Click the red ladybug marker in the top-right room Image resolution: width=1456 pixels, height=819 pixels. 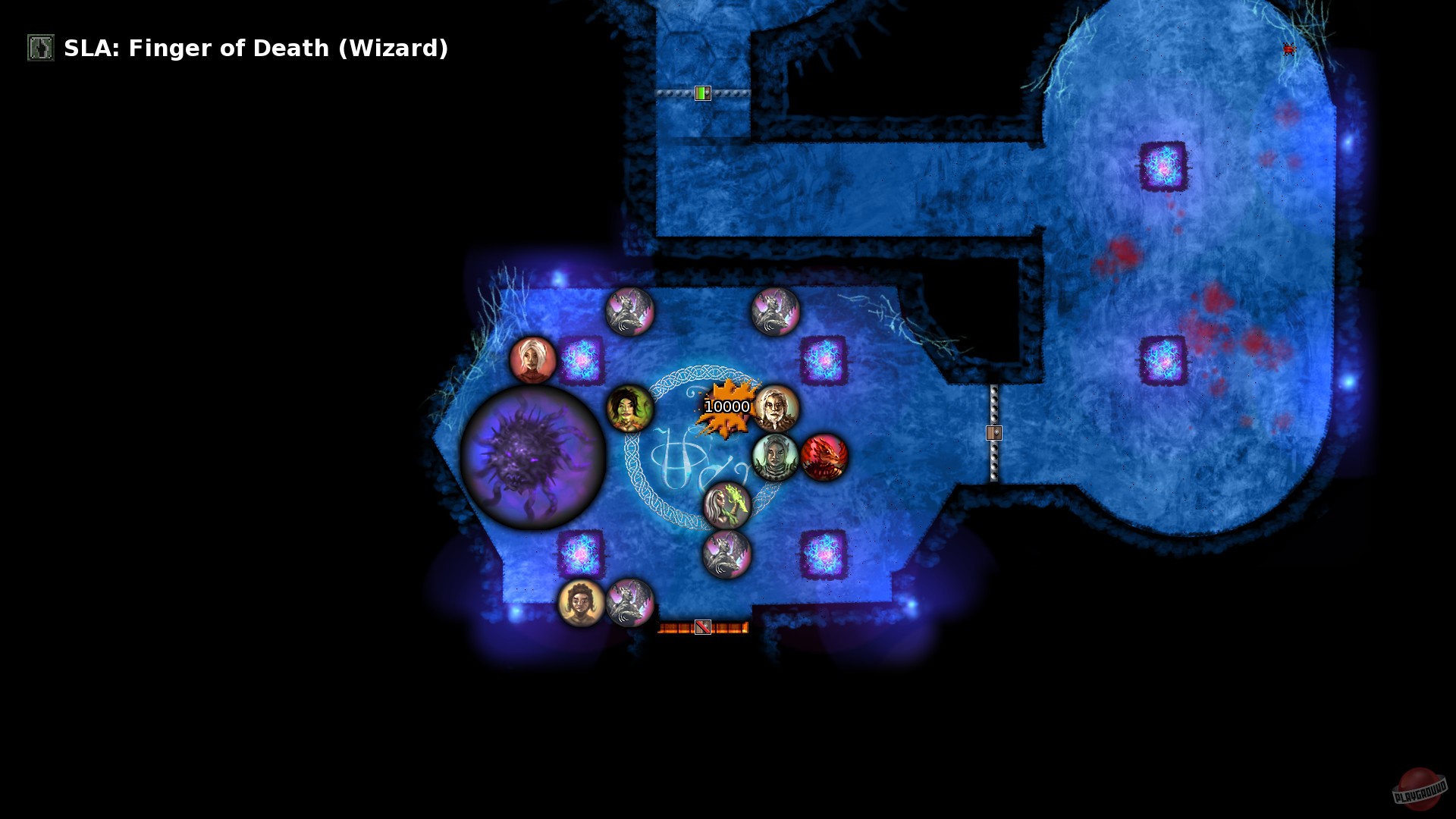(1287, 48)
